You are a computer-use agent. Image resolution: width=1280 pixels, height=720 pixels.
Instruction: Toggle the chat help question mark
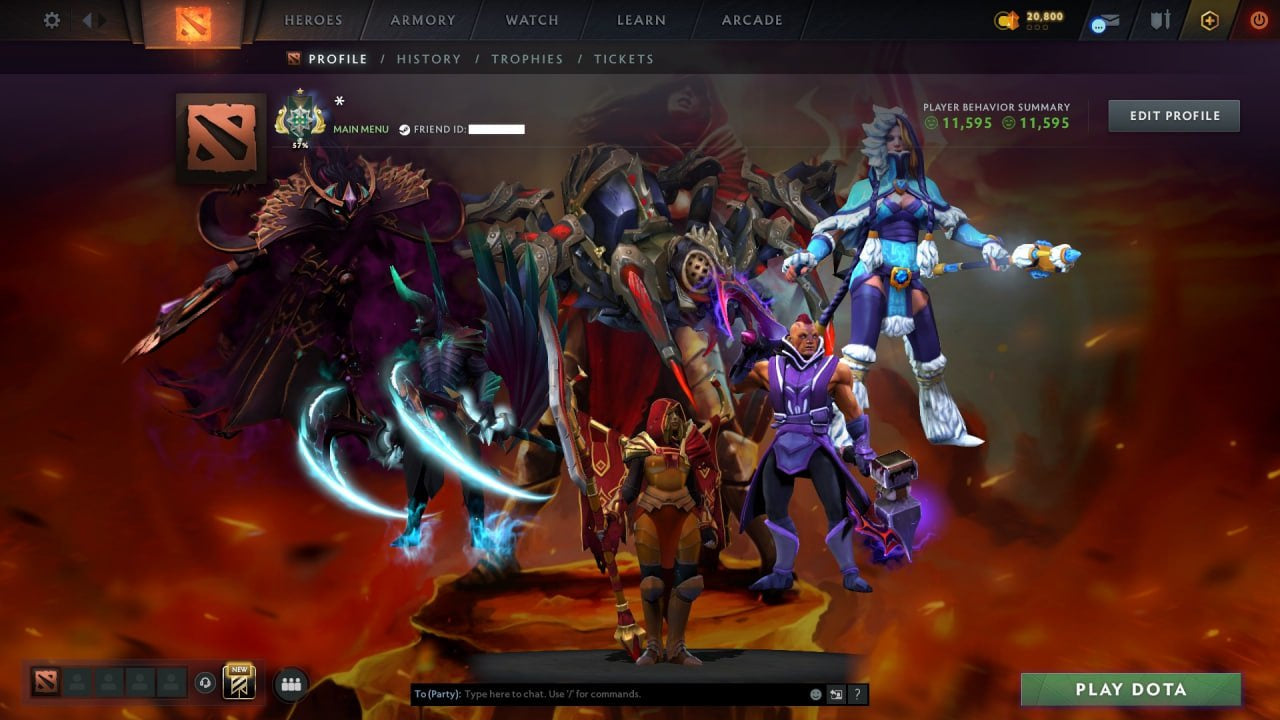pyautogui.click(x=857, y=692)
